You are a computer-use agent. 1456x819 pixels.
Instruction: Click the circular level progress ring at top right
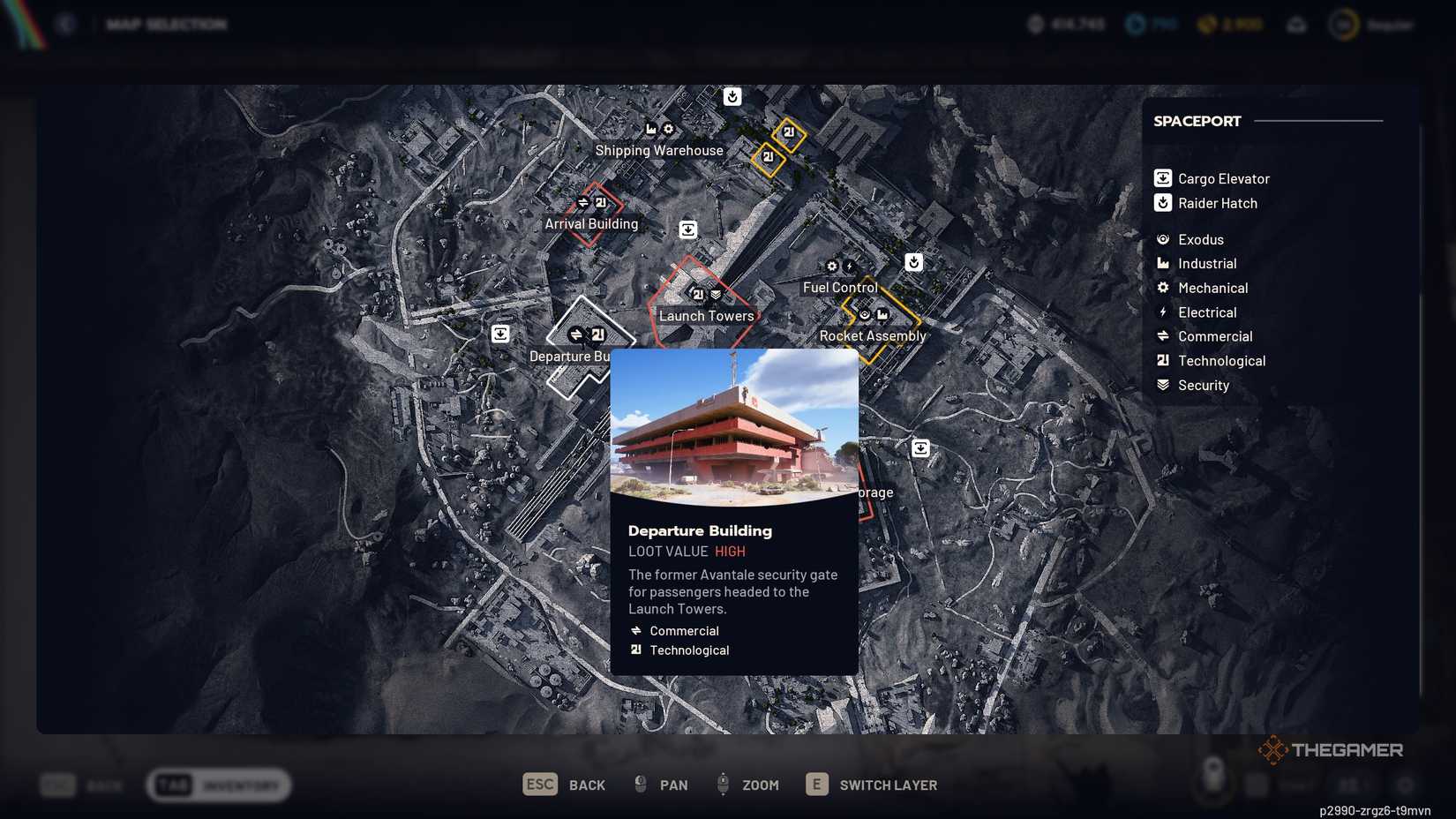(x=1345, y=25)
